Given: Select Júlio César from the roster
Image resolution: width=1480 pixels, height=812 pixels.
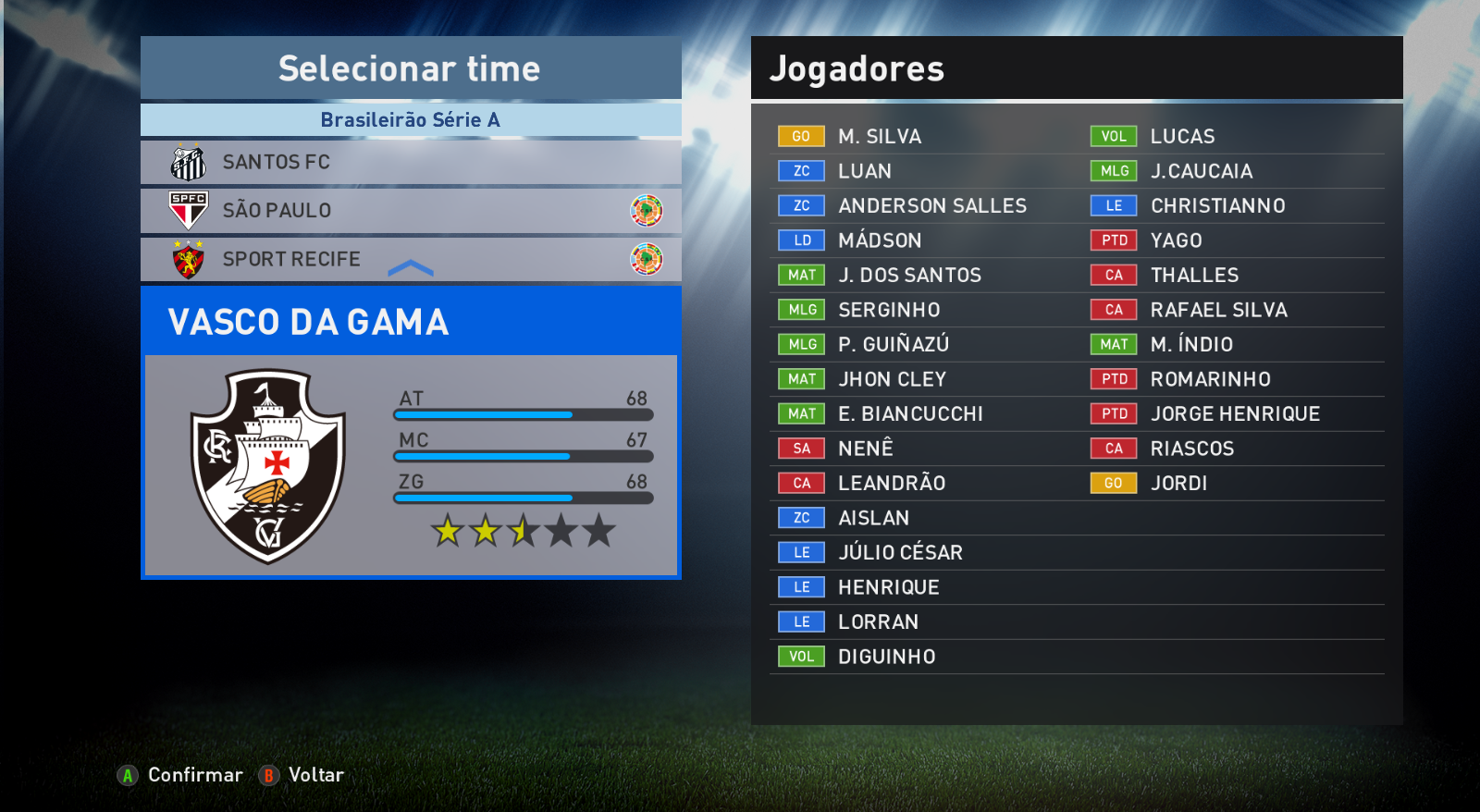Looking at the screenshot, I should click(x=899, y=553).
